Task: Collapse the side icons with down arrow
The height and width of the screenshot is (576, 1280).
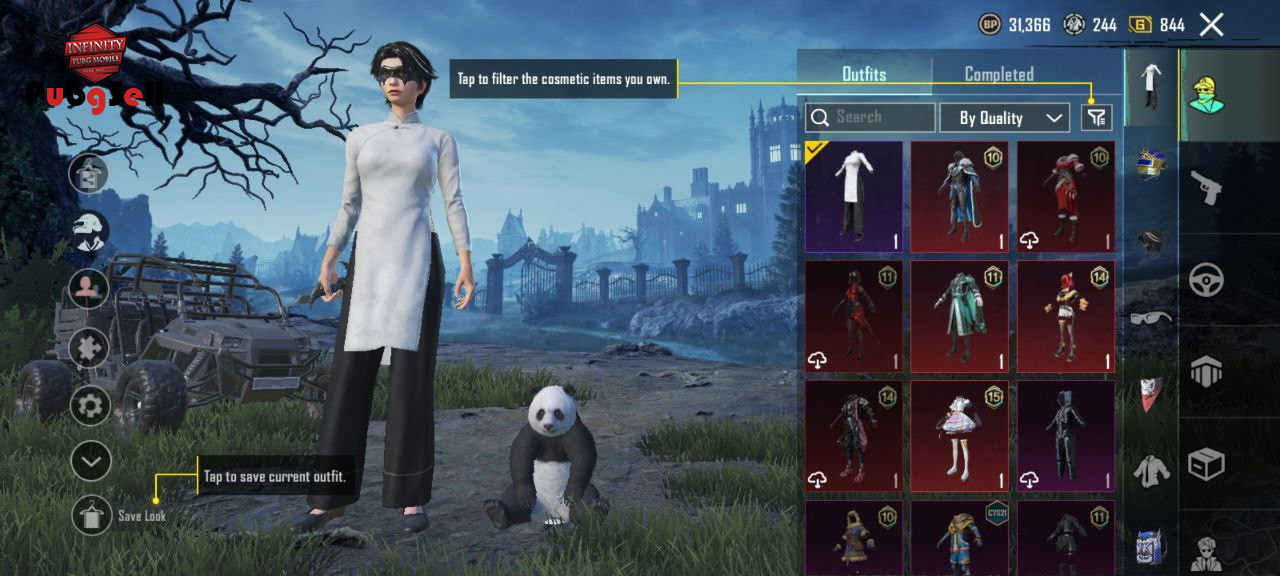Action: pos(90,461)
